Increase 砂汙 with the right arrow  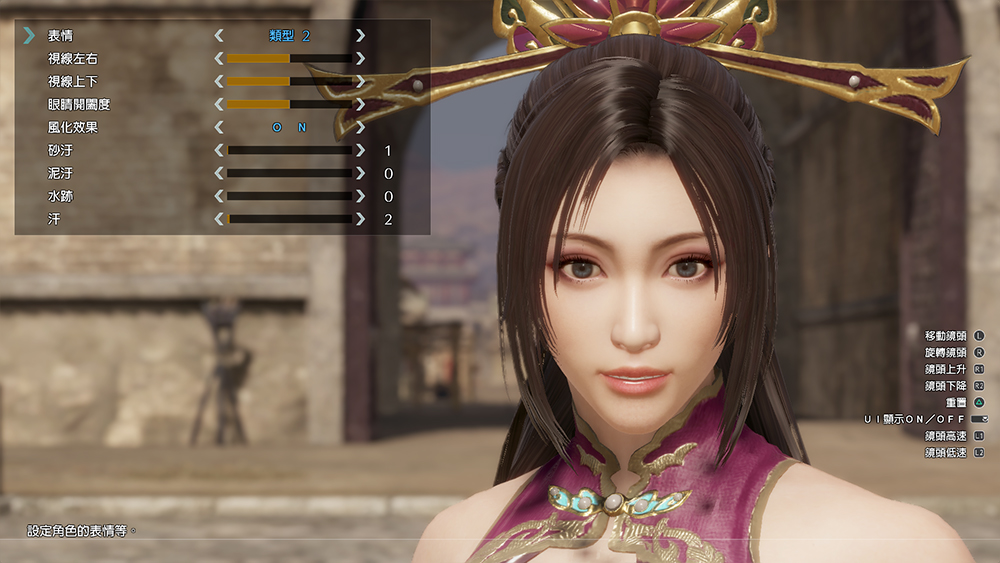(x=360, y=151)
